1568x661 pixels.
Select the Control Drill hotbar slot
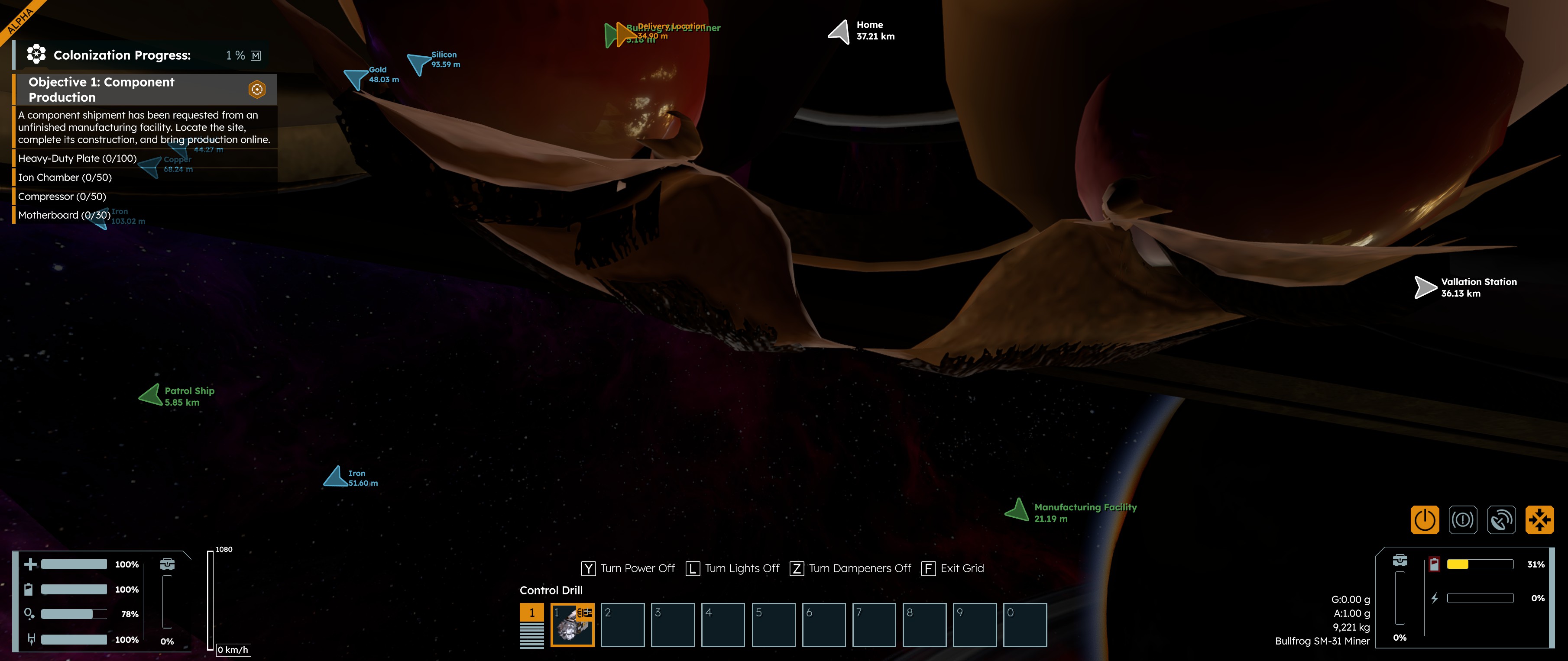click(572, 625)
